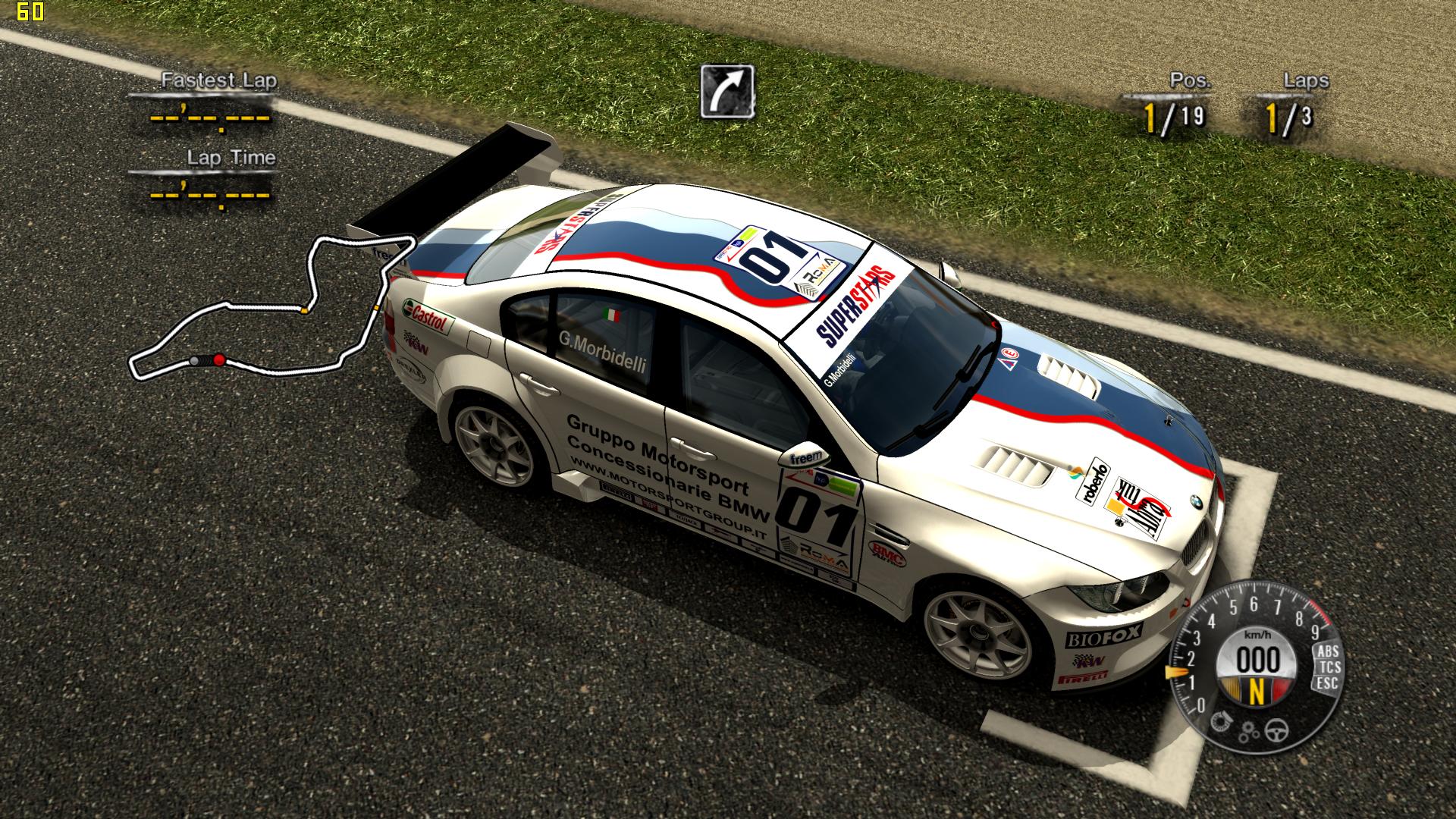This screenshot has width=1456, height=819.
Task: Toggle the ESC indicator on the gauge
Action: coord(1327,682)
